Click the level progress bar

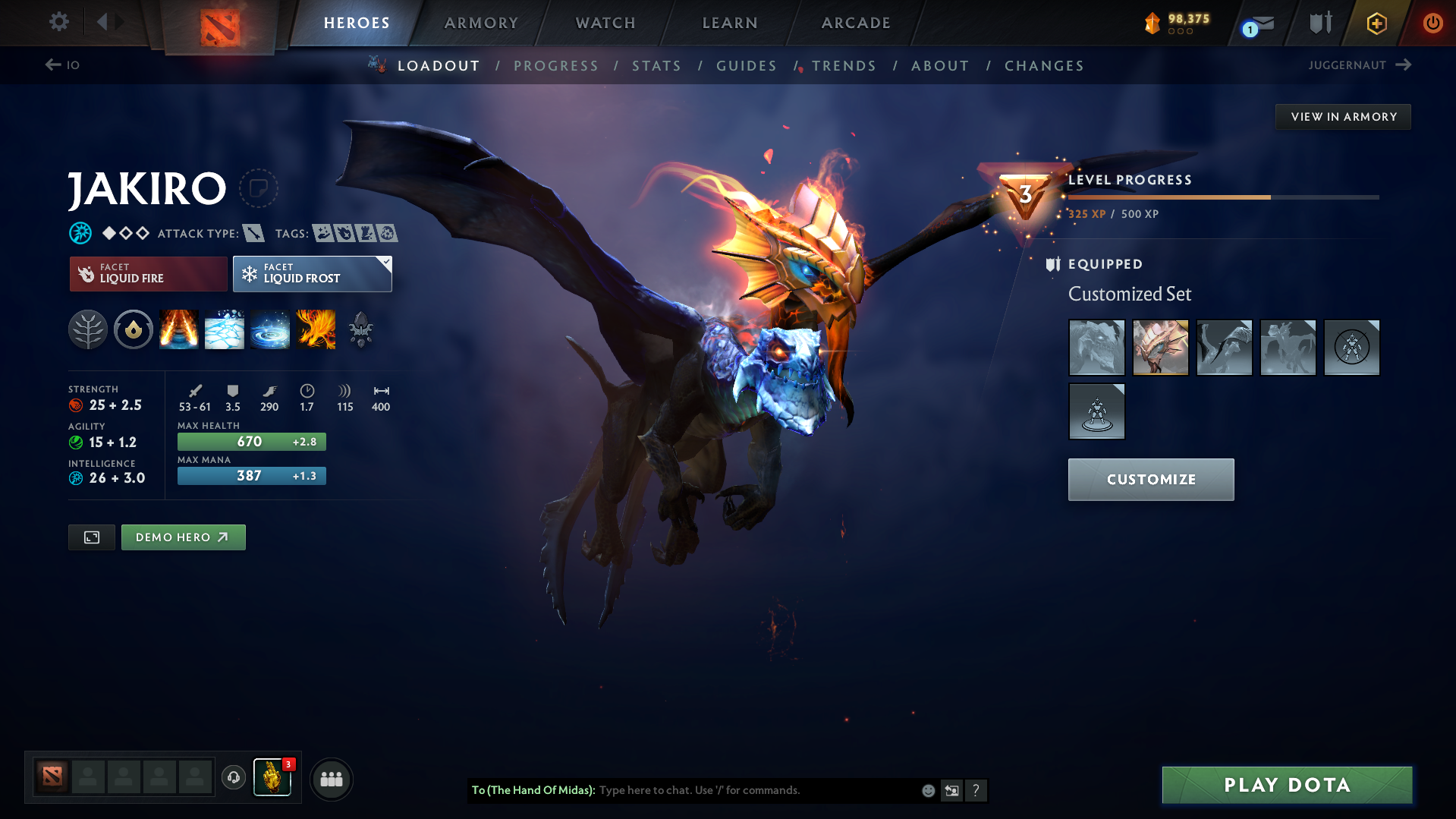[x=1222, y=197]
